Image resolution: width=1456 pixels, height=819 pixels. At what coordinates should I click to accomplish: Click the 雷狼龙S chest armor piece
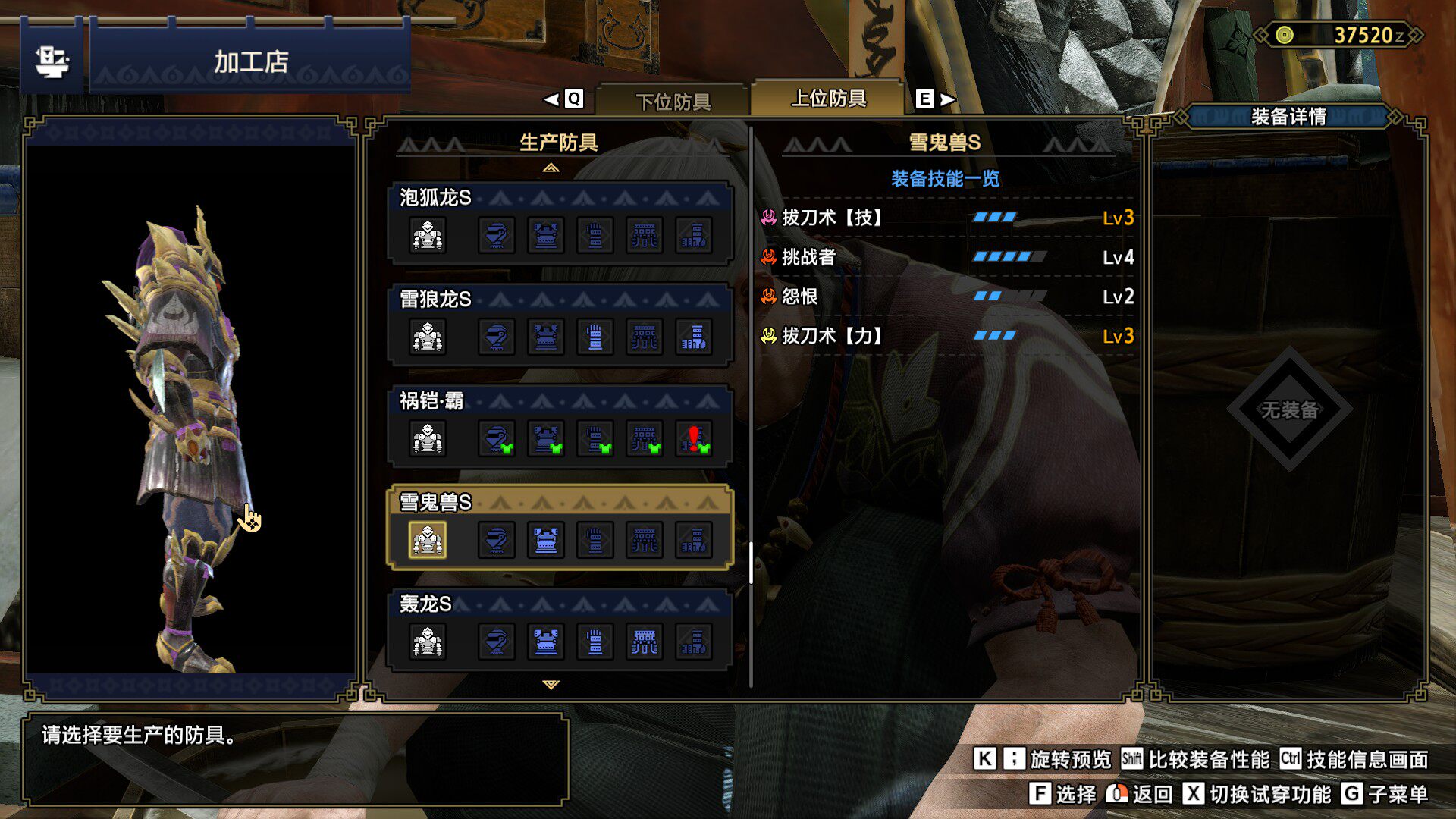[546, 337]
